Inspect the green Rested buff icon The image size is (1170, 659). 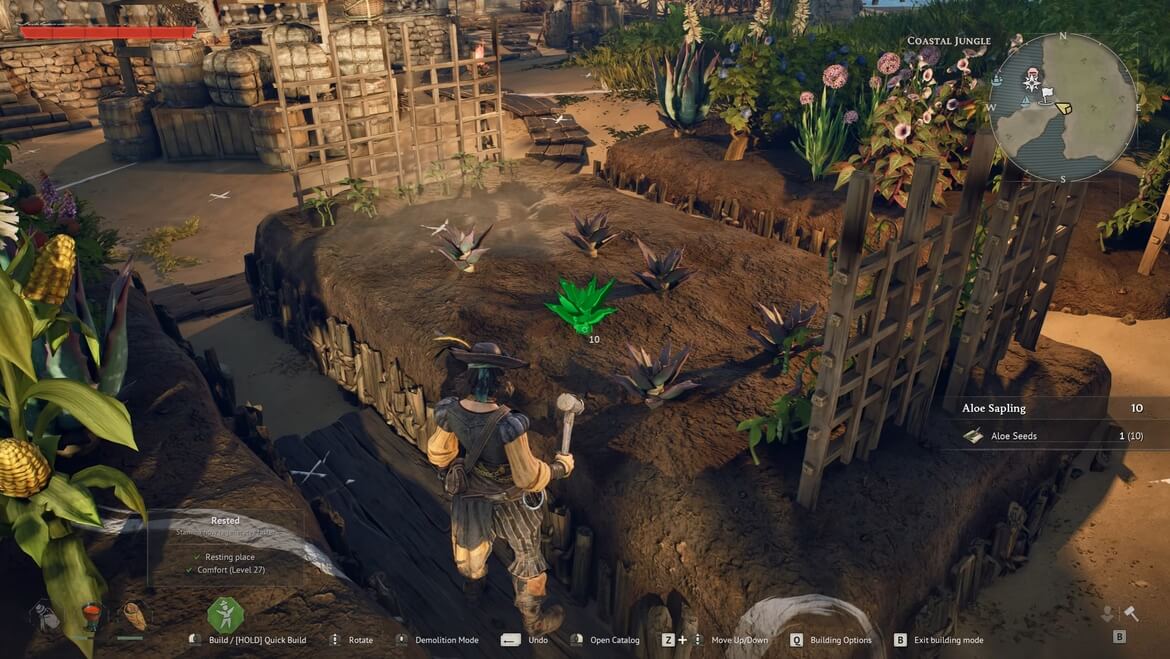click(x=225, y=614)
